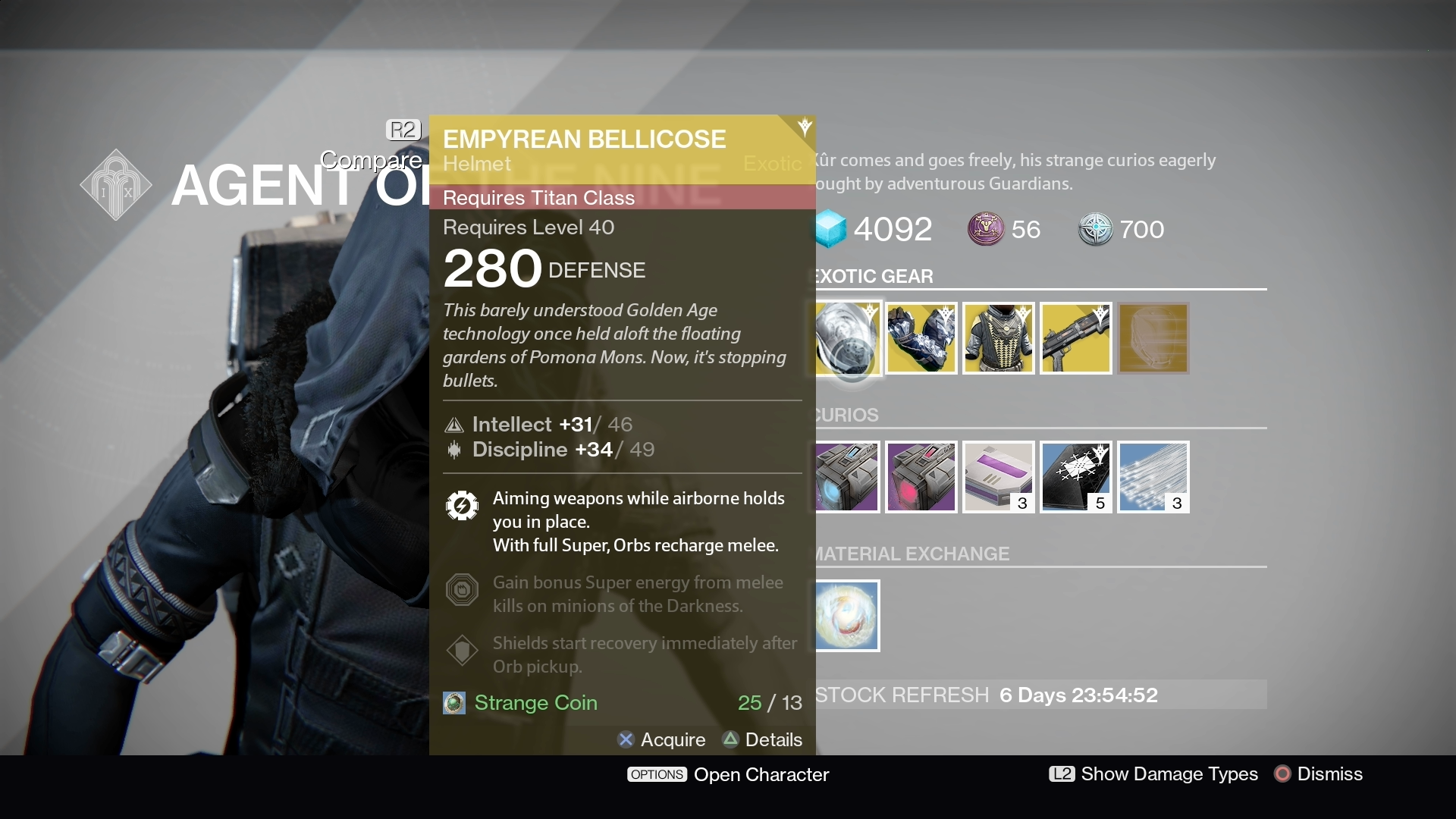Click the Strange Coin icon next to cost

[453, 703]
